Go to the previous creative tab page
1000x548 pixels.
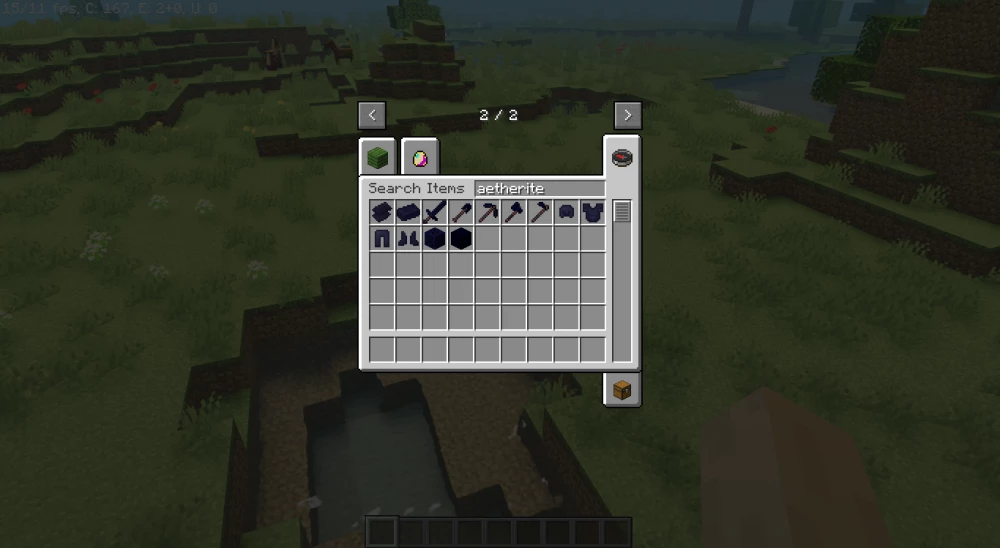click(372, 115)
